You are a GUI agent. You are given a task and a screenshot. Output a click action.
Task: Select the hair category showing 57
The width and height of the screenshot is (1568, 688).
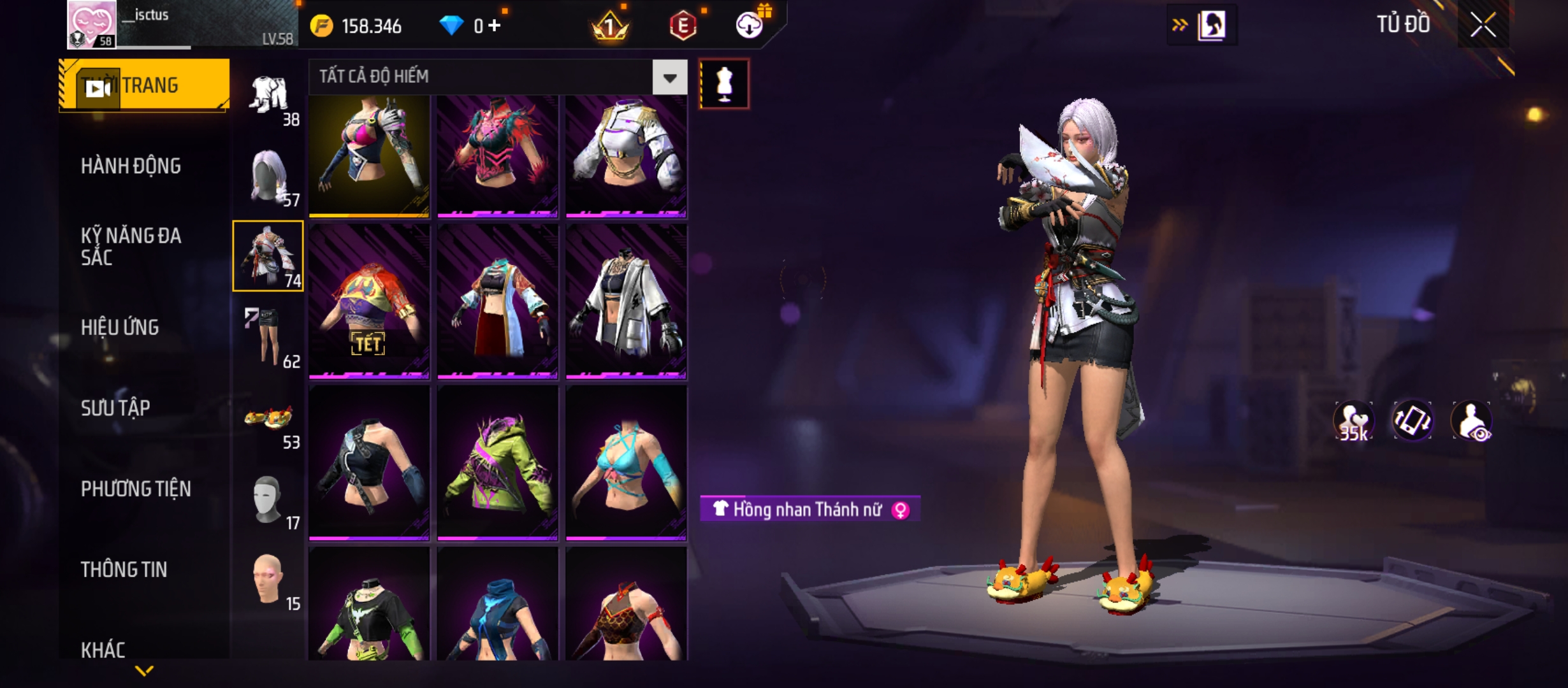(x=269, y=177)
